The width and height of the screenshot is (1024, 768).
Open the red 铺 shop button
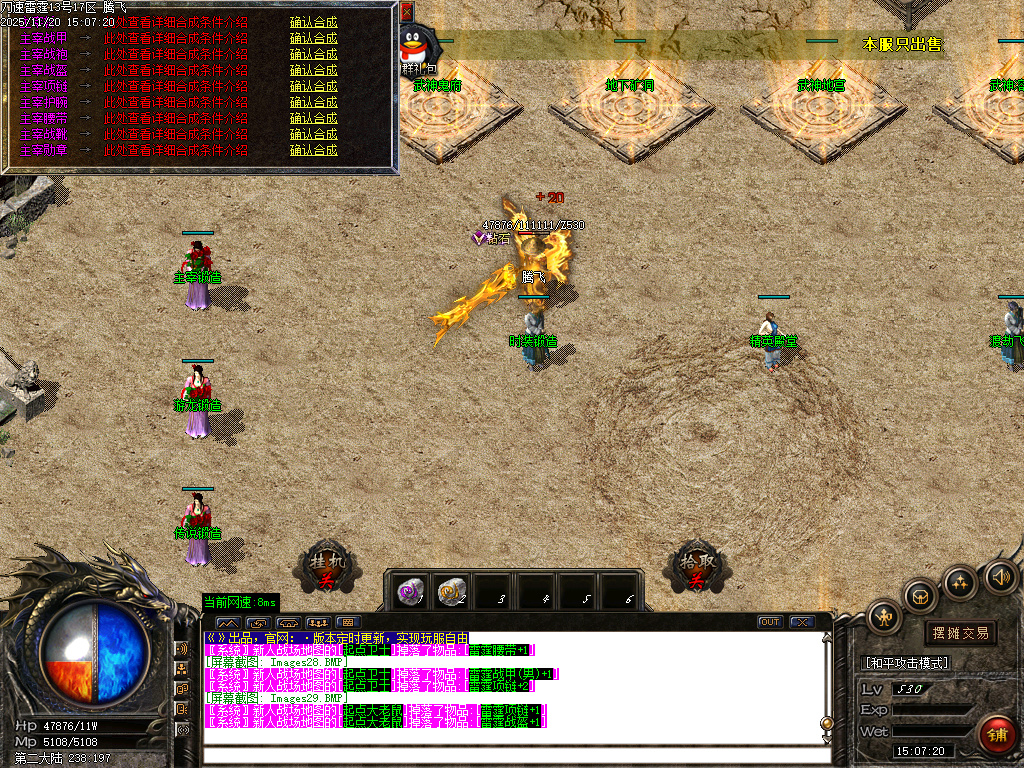coord(995,733)
